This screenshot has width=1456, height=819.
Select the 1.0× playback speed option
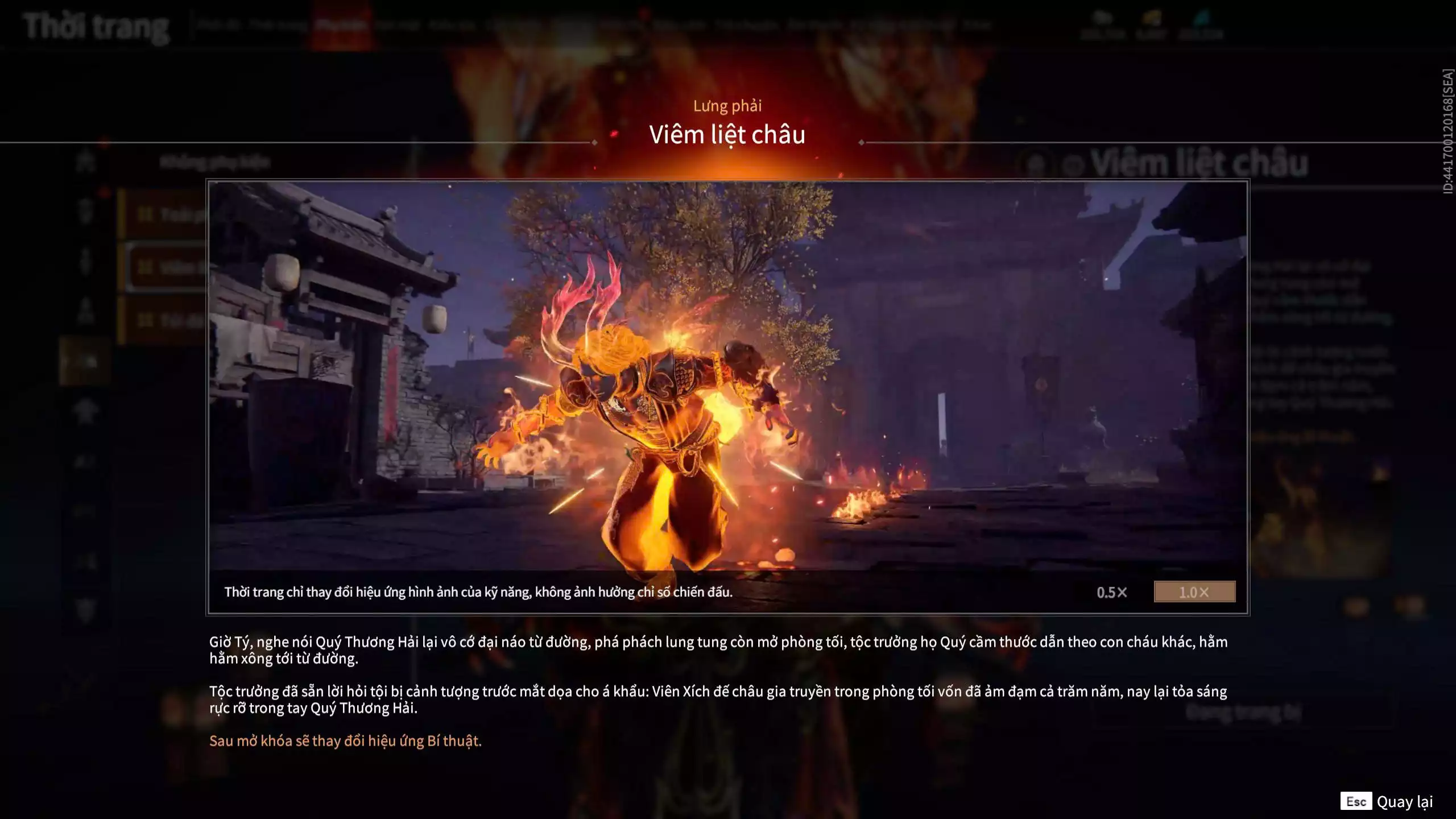(1194, 592)
